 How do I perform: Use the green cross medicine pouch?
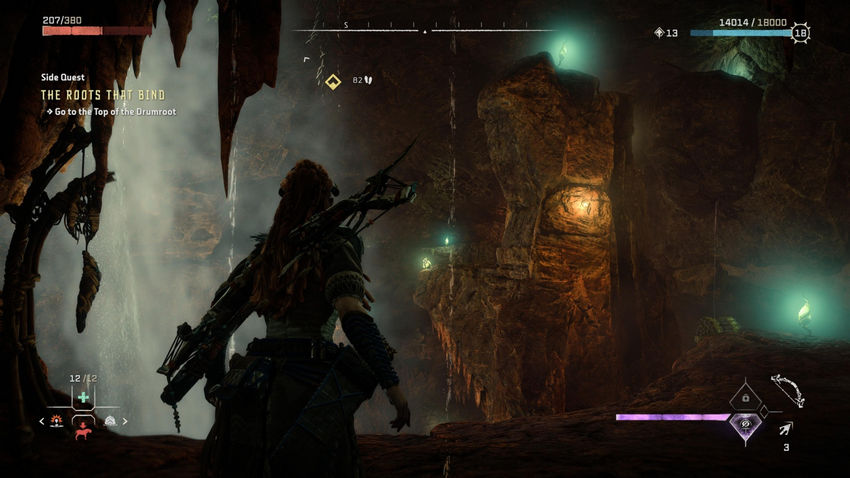point(83,398)
